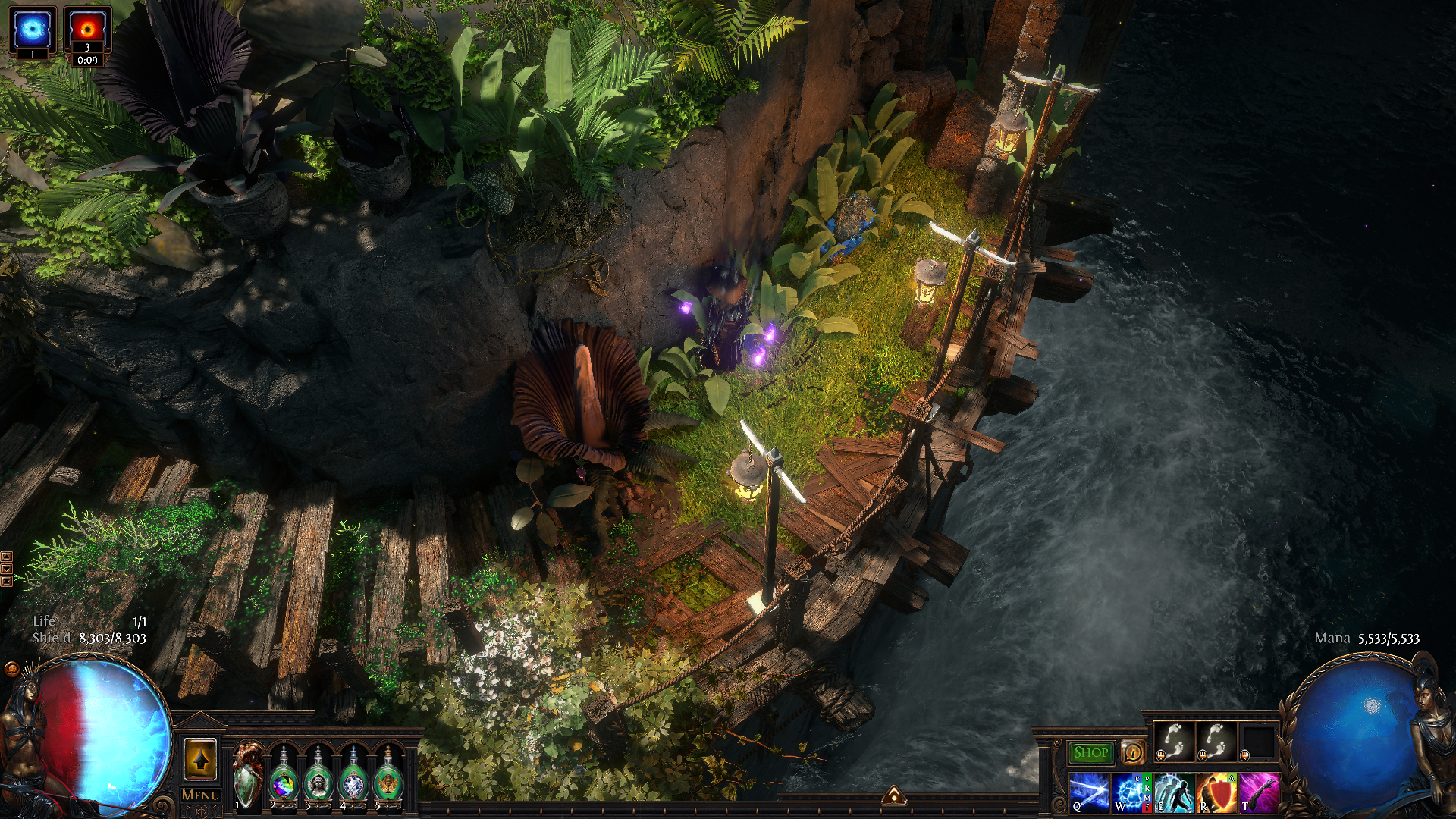Screen dimensions: 1456x819
Task: Select the purple arm skill
Action: (x=1259, y=792)
